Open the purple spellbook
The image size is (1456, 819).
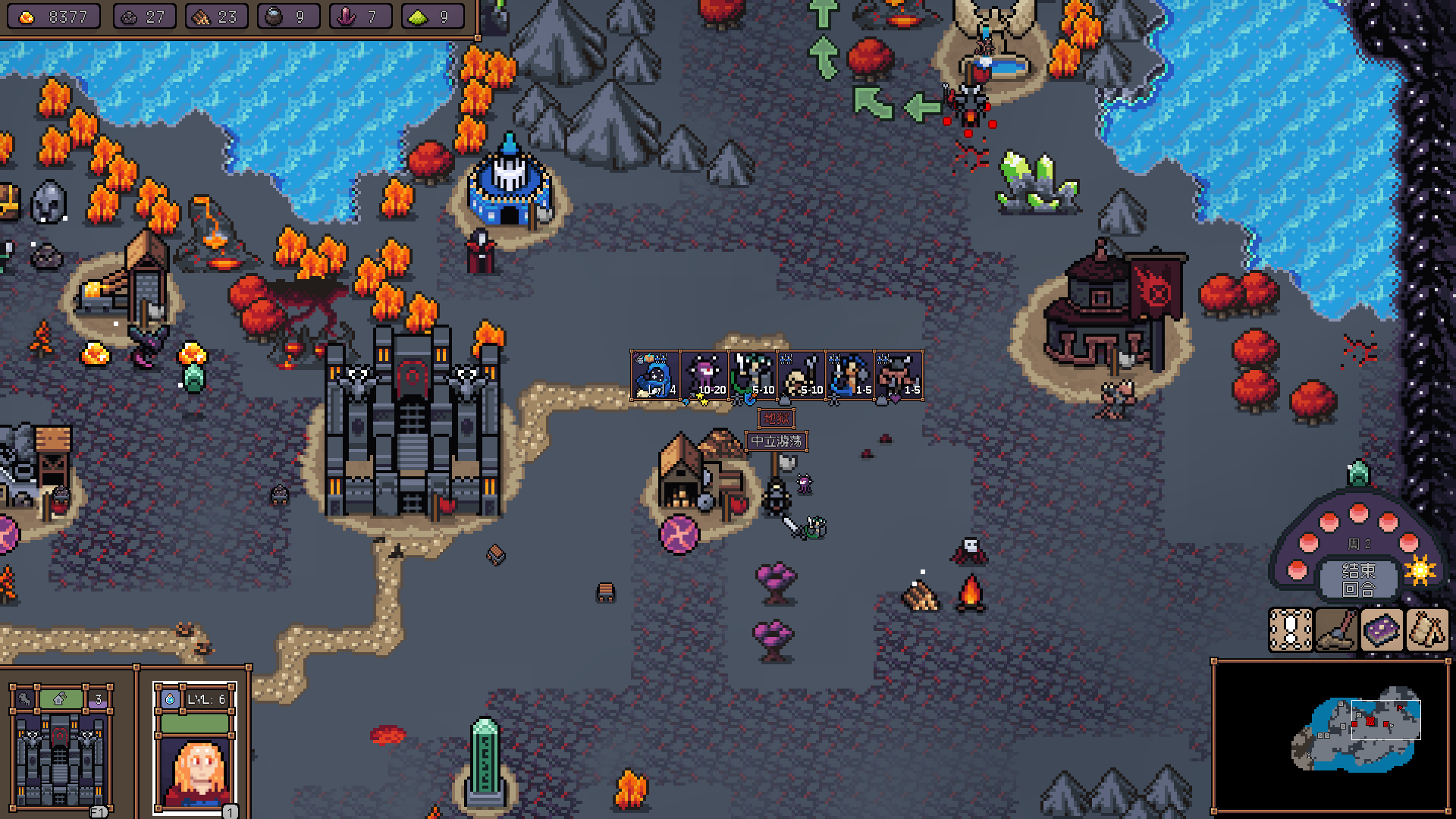1382,630
